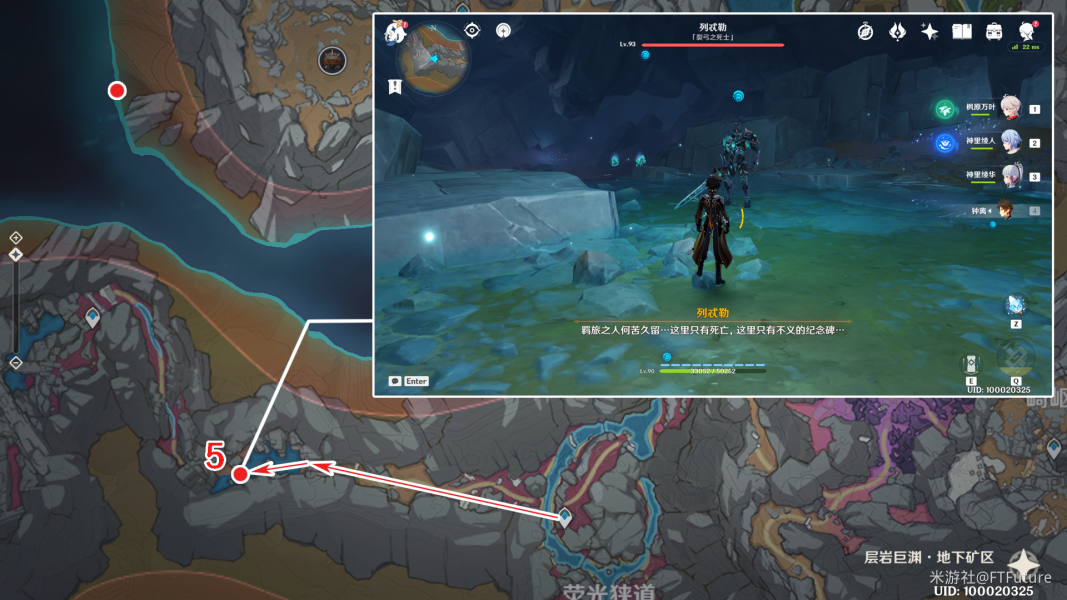Viewport: 1067px width, 600px height.
Task: Use the crystal gadget above the Z key
Action: pos(1015,304)
